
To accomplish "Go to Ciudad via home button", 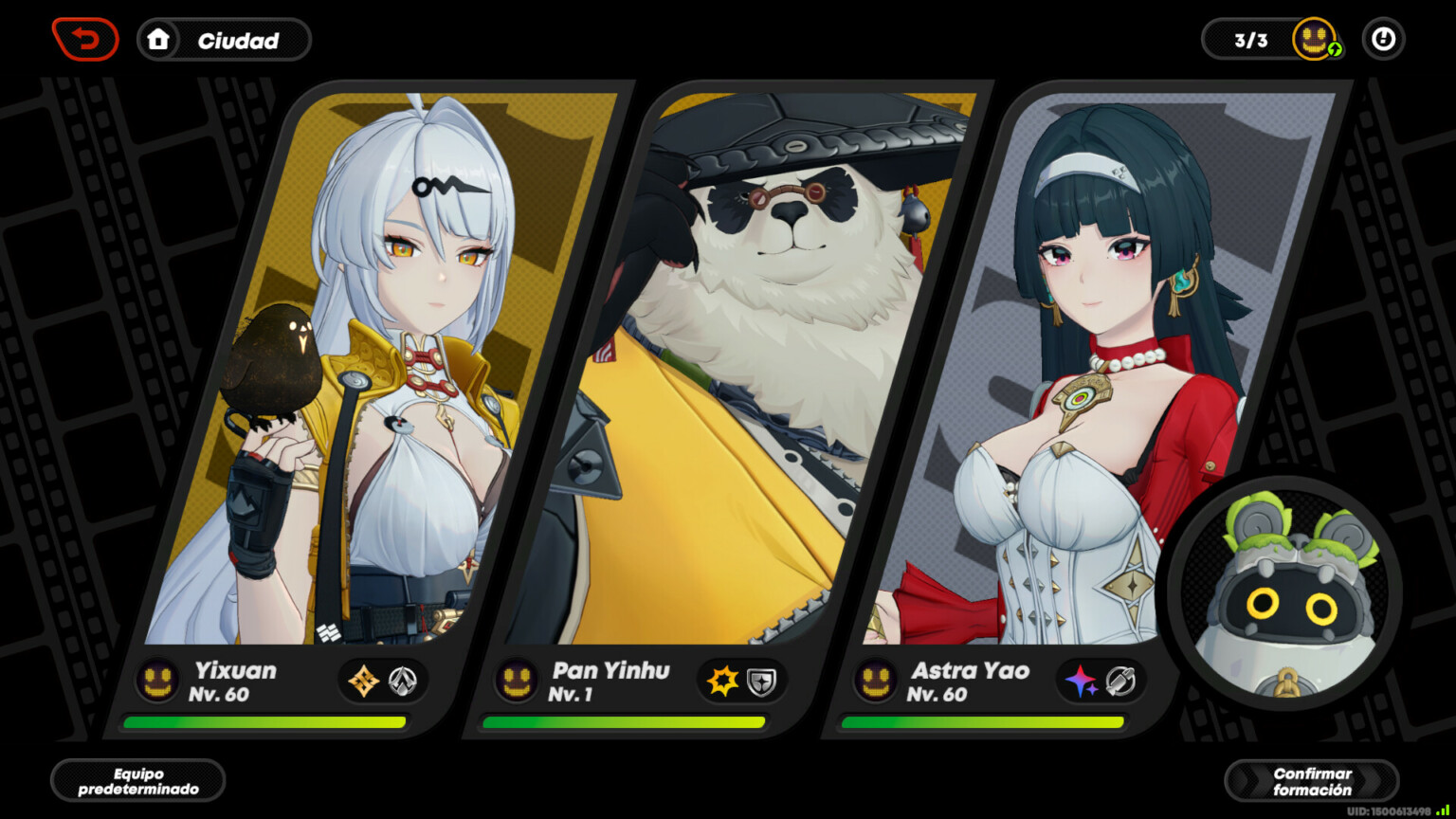I will pyautogui.click(x=224, y=40).
